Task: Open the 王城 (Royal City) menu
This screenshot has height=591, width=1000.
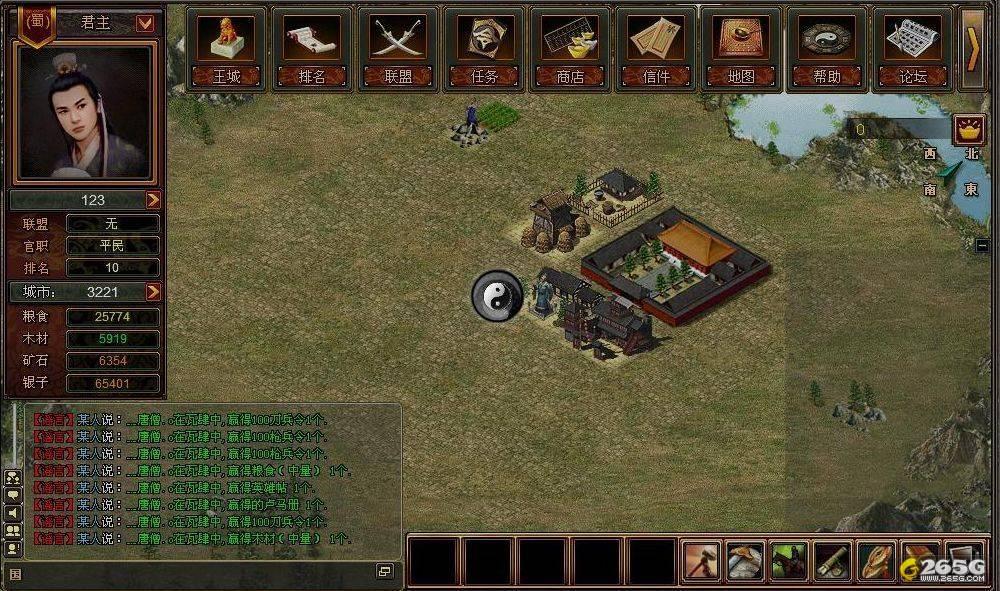Action: 226,47
